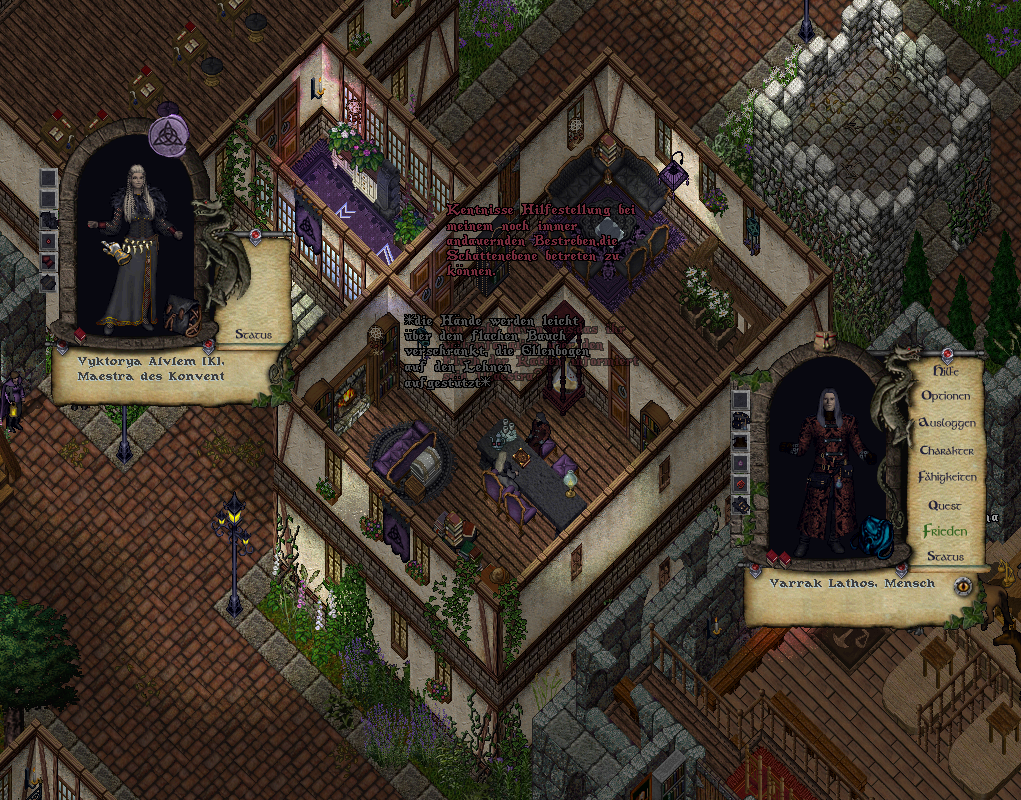Open Status on Varrak Lathos' paperdoll
1021x800 pixels.
pyautogui.click(x=945, y=556)
